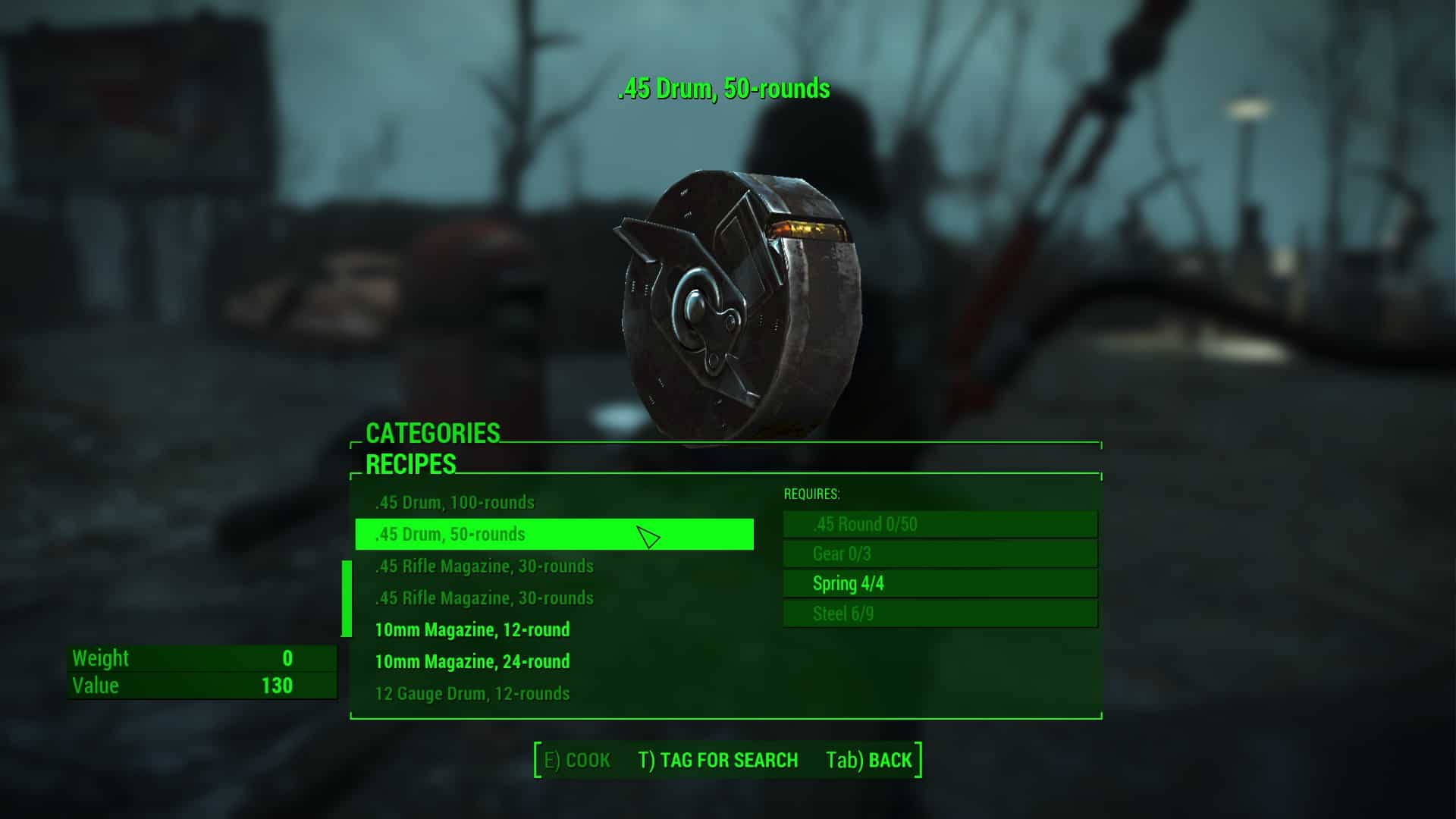Click the recipe list scrollbar

coord(347,599)
